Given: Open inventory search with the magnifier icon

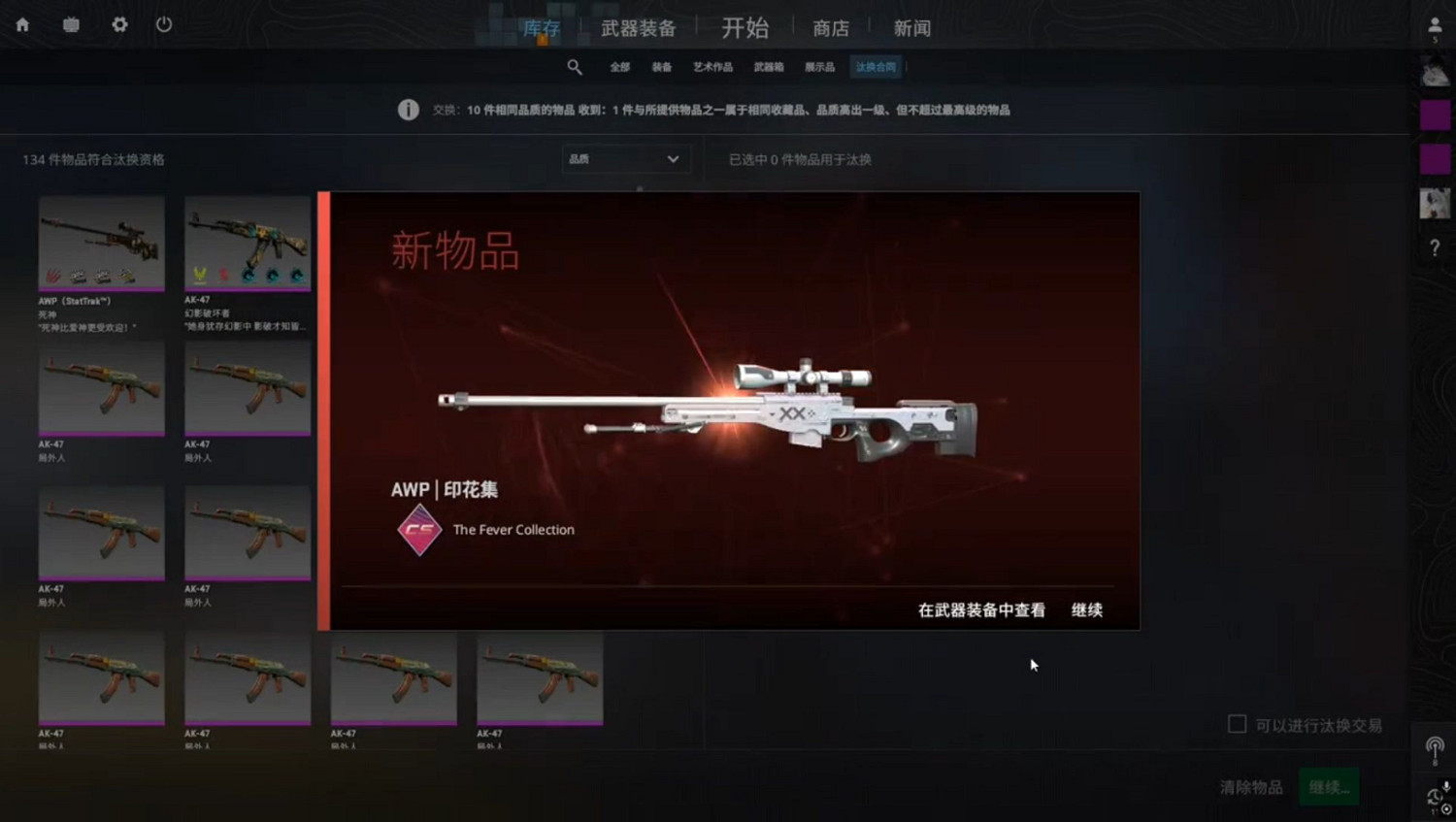Looking at the screenshot, I should point(575,66).
